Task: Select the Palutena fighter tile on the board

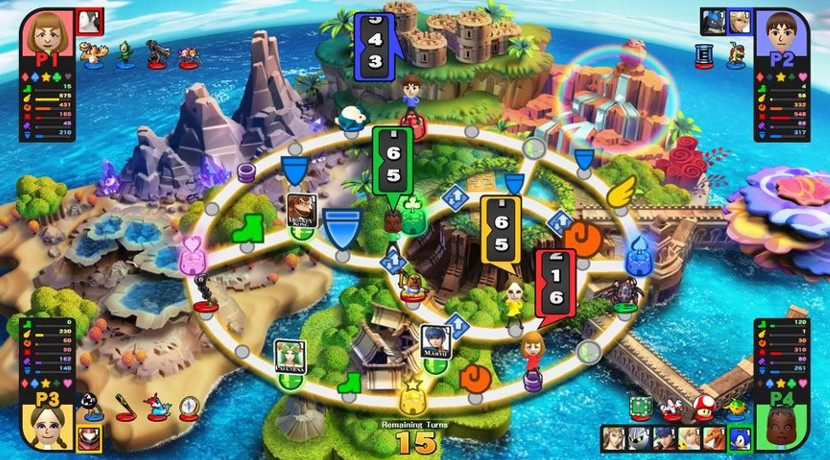Action: click(x=288, y=353)
